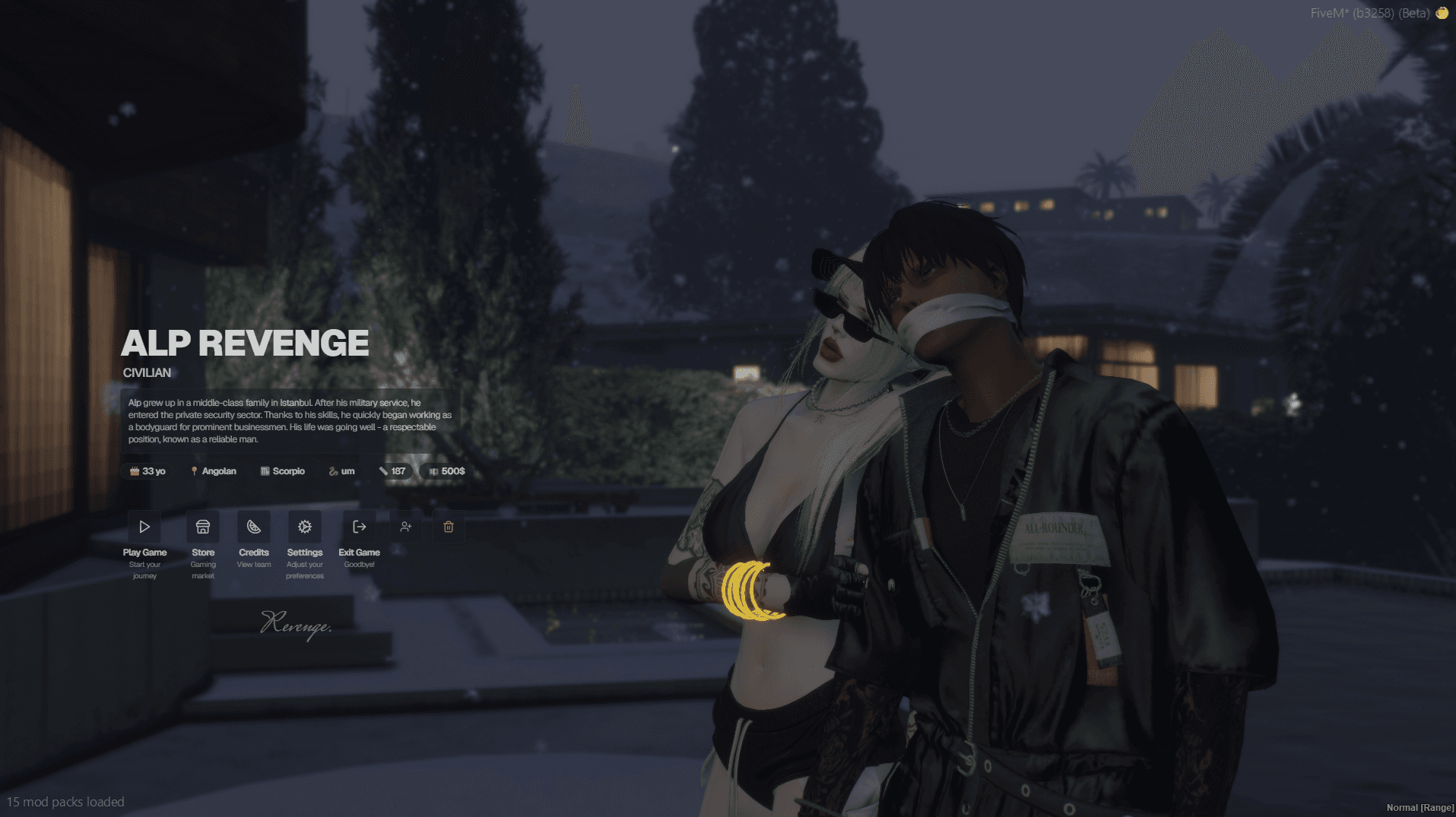Screen dimensions: 1456x817
Task: Click the ALP REVENGE character name
Action: 246,343
